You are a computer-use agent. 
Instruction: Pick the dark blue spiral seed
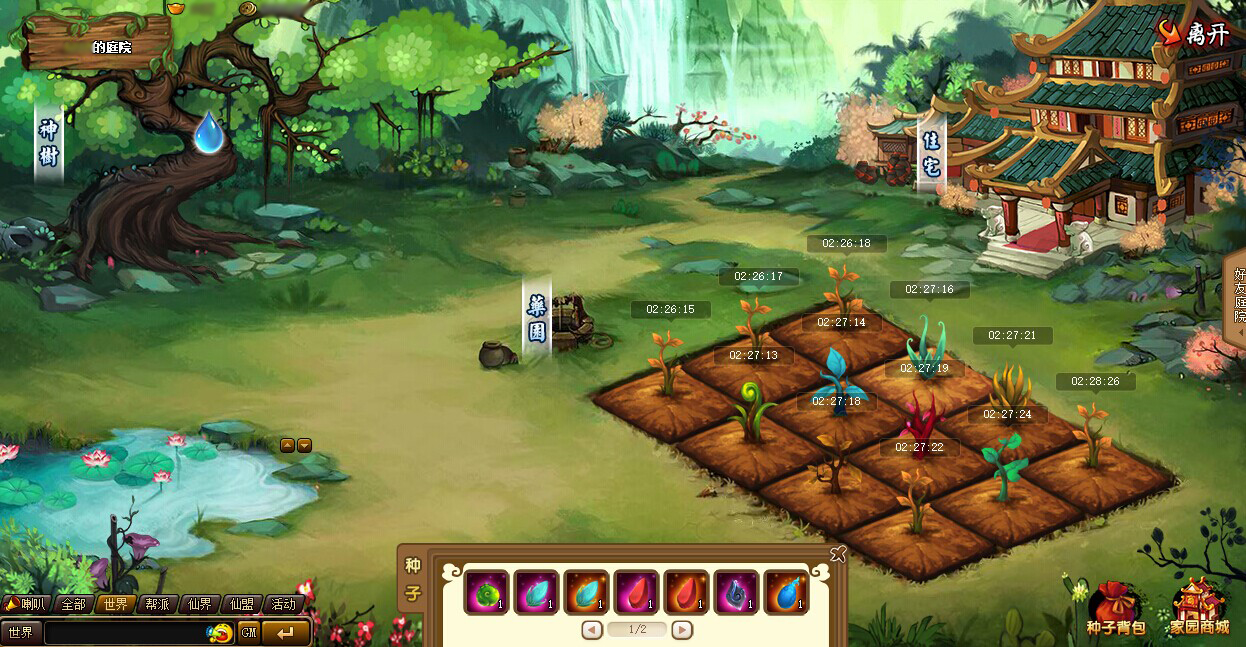pyautogui.click(x=737, y=592)
